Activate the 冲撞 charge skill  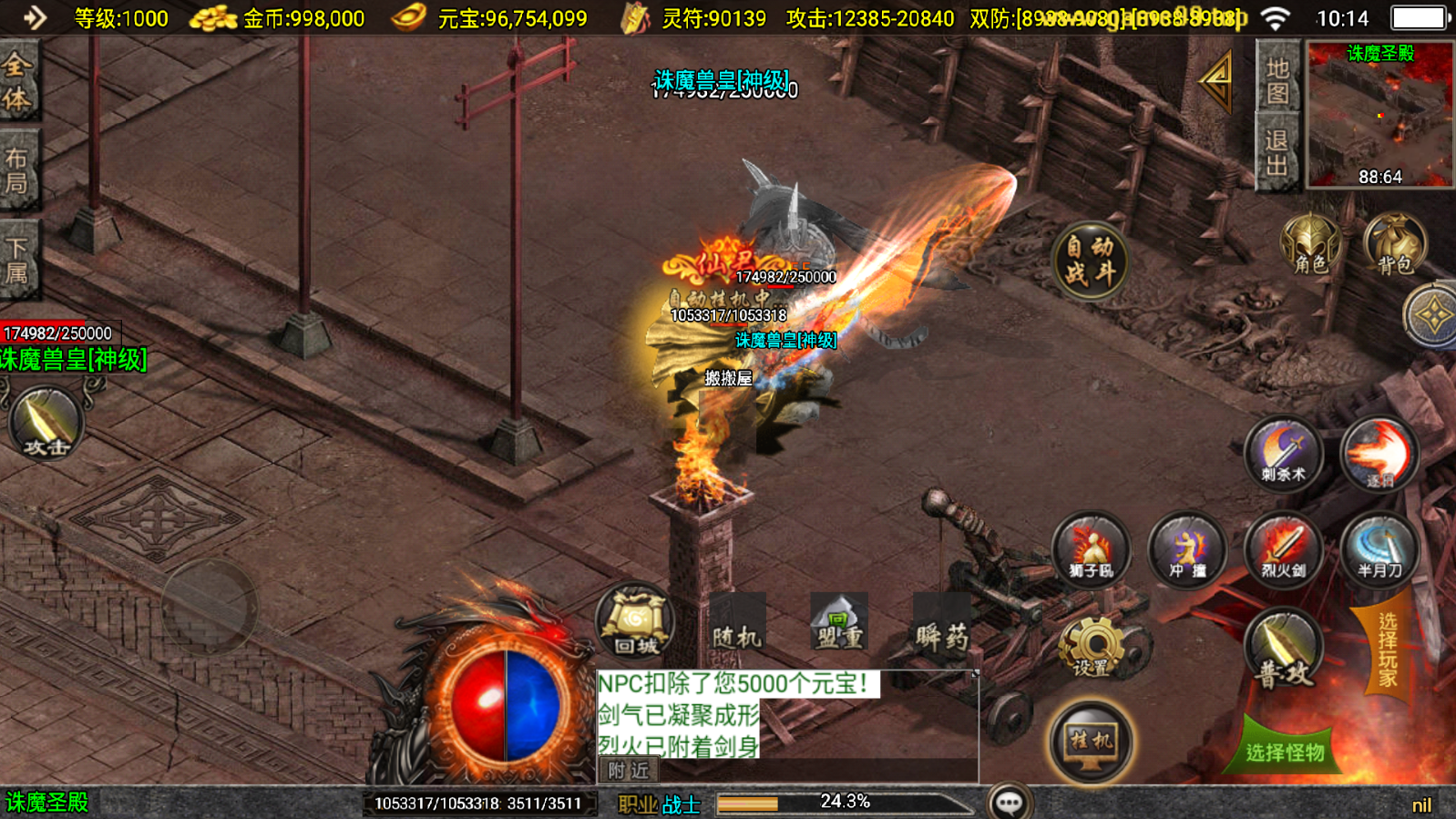click(1186, 550)
